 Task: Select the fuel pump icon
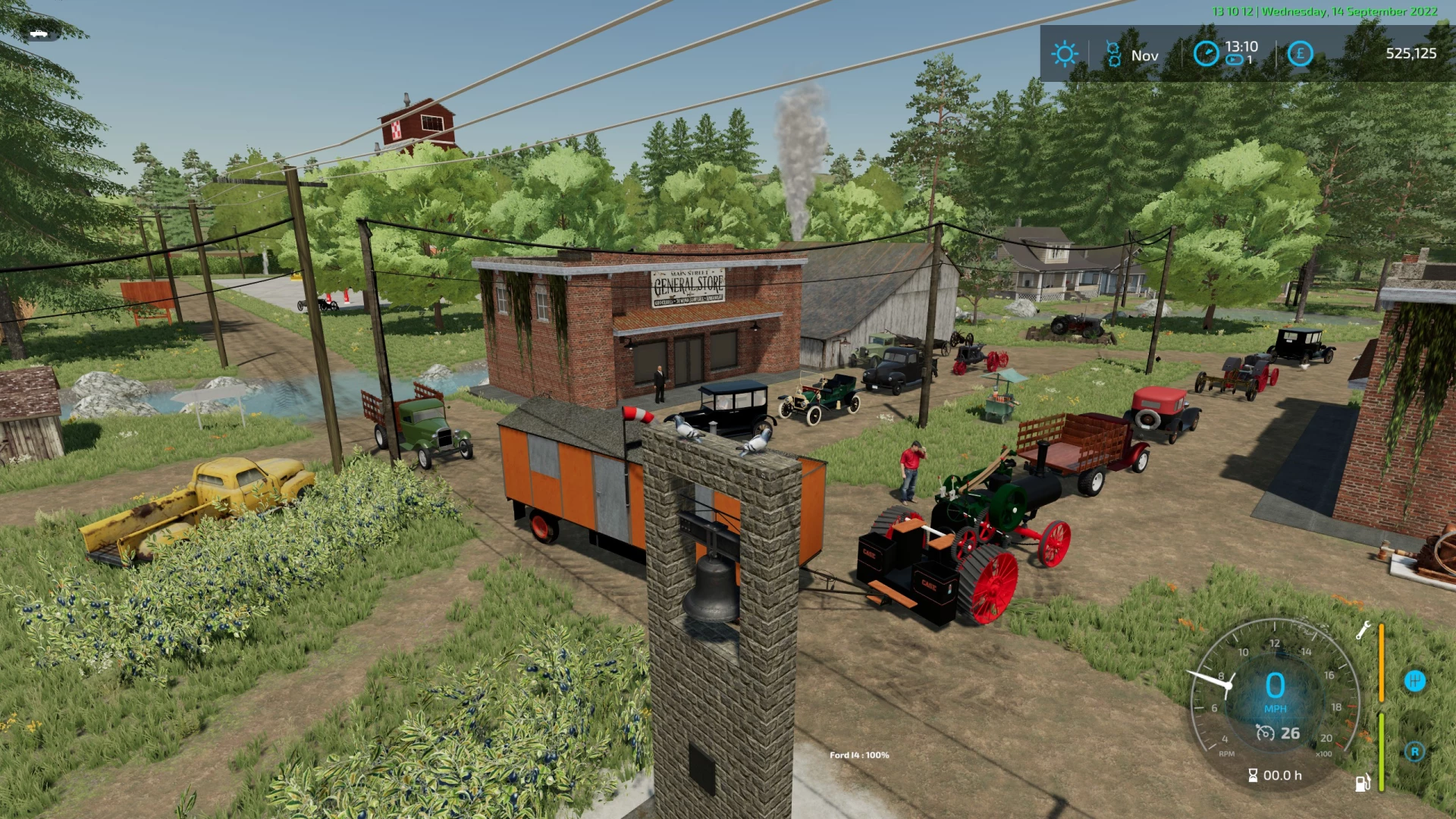[1362, 783]
